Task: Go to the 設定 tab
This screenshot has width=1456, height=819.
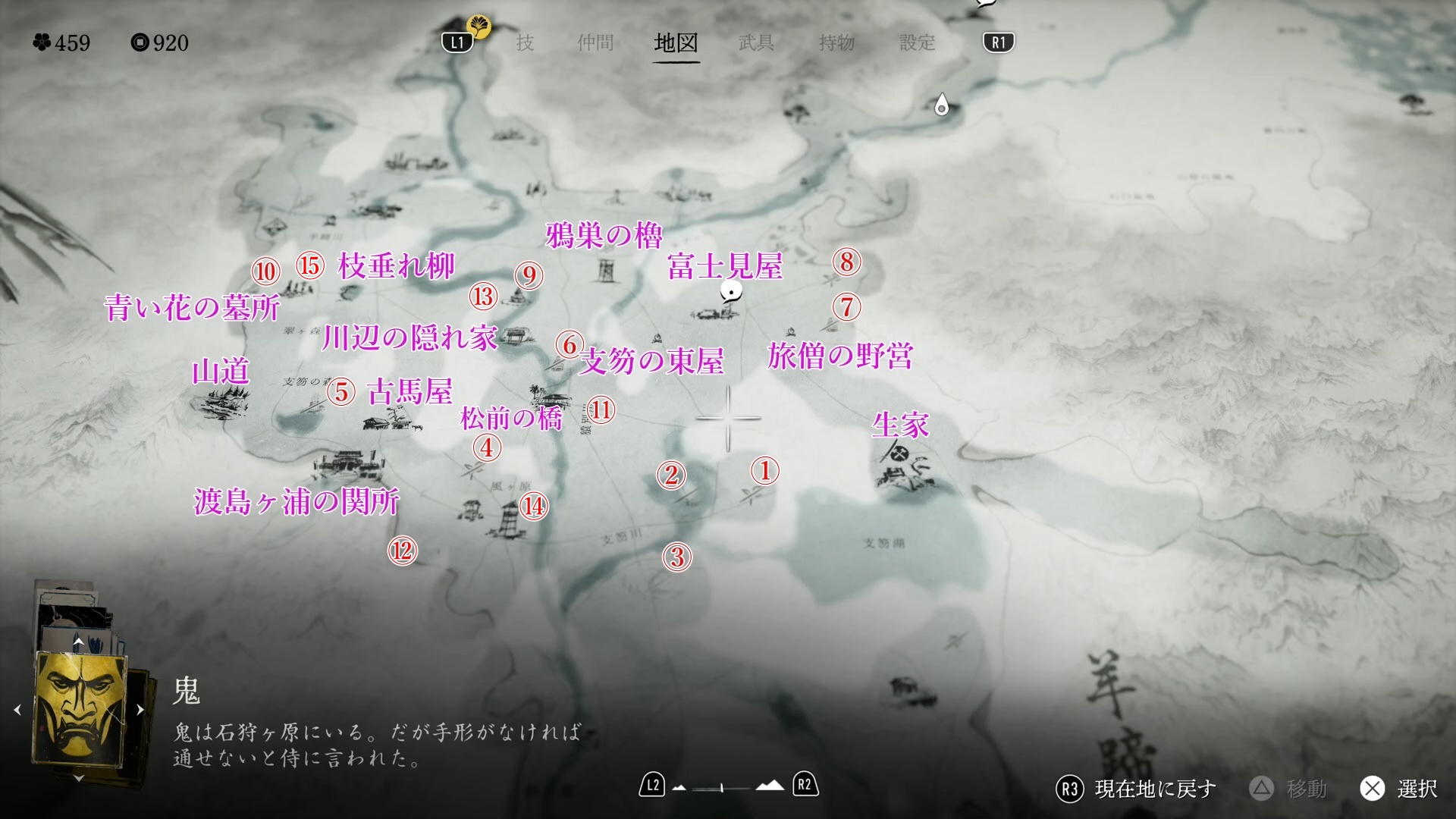Action: pyautogui.click(x=917, y=42)
